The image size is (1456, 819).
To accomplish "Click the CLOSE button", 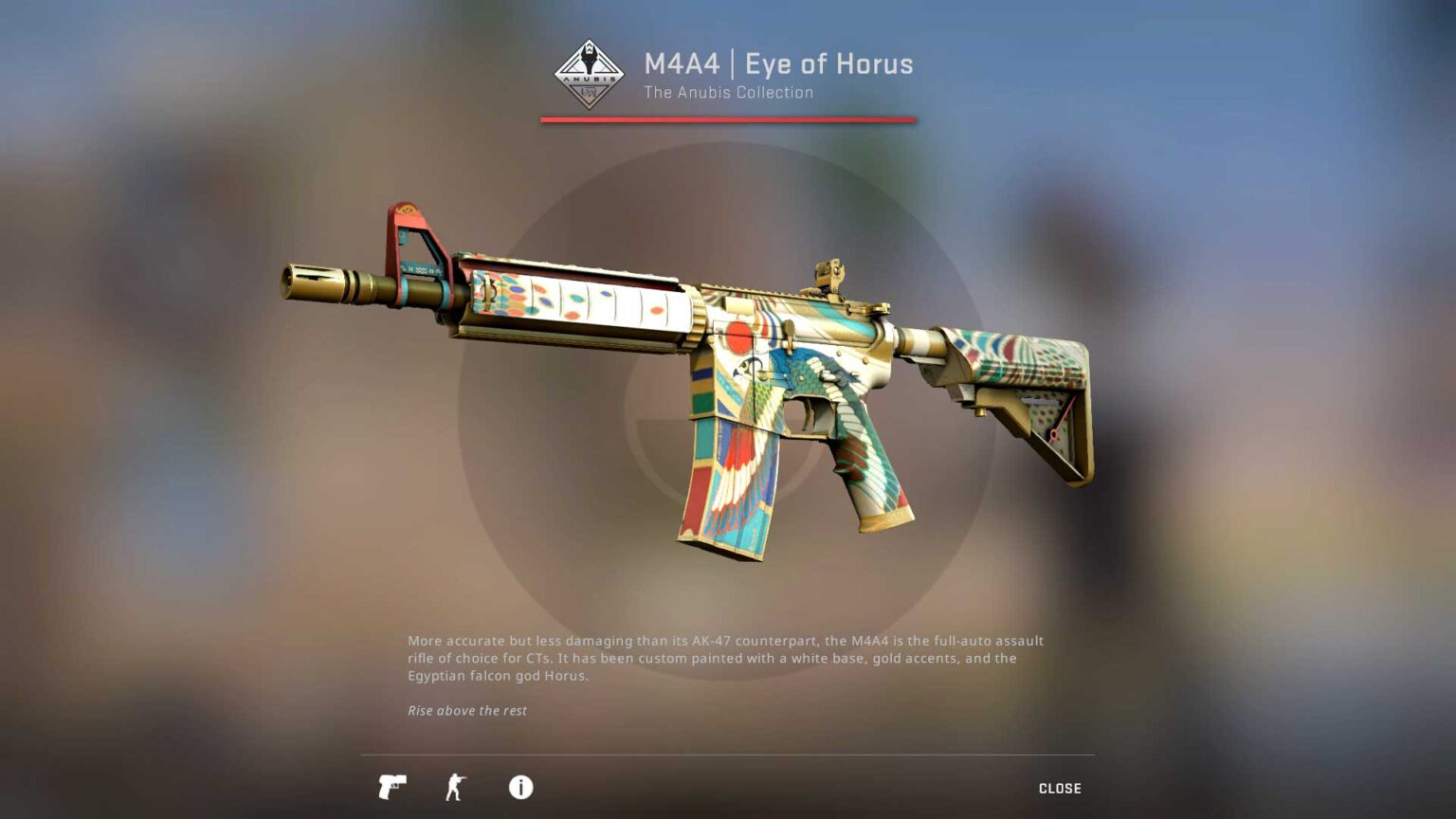I will pyautogui.click(x=1059, y=787).
